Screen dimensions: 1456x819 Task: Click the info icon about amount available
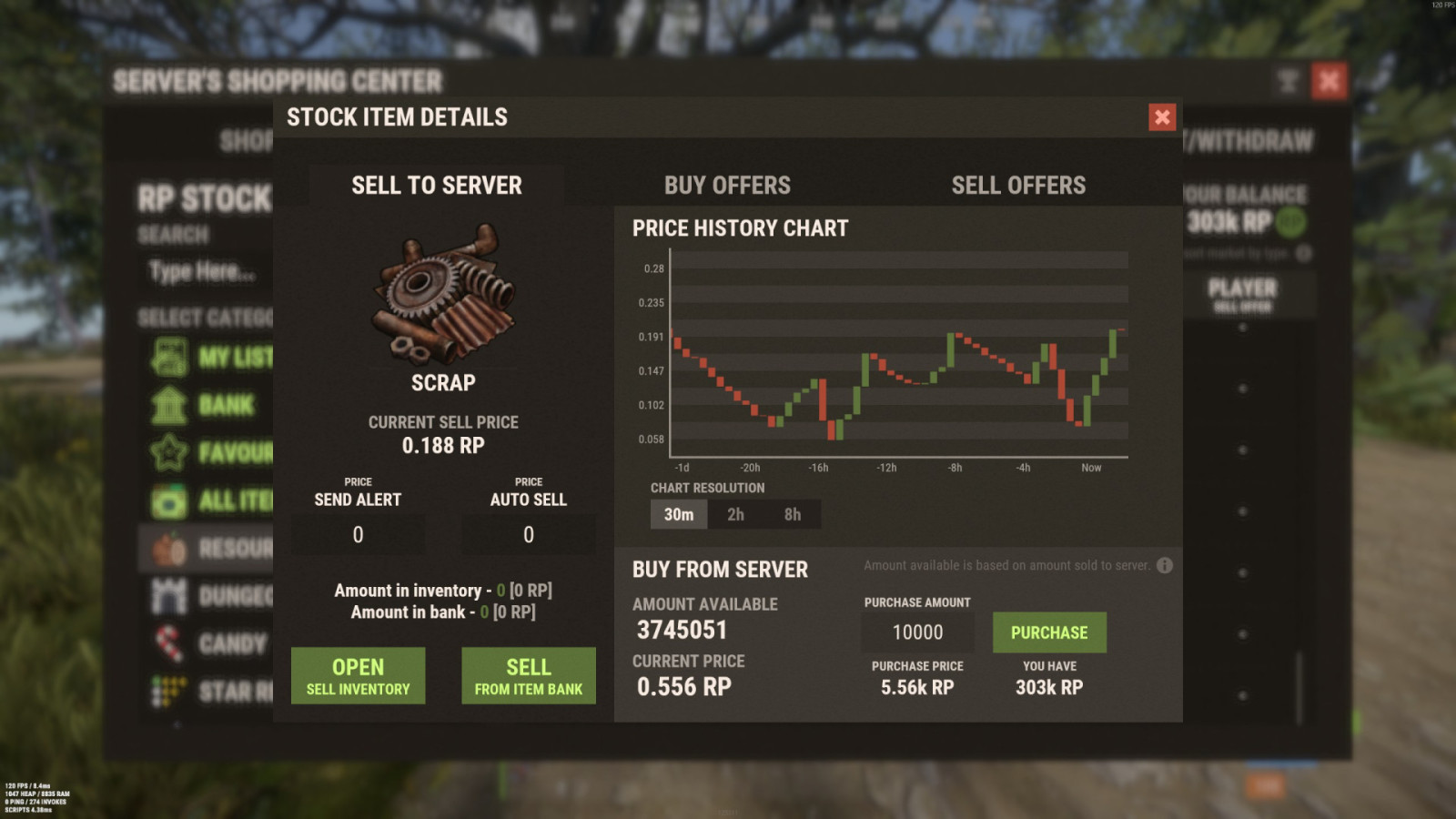(x=1163, y=565)
